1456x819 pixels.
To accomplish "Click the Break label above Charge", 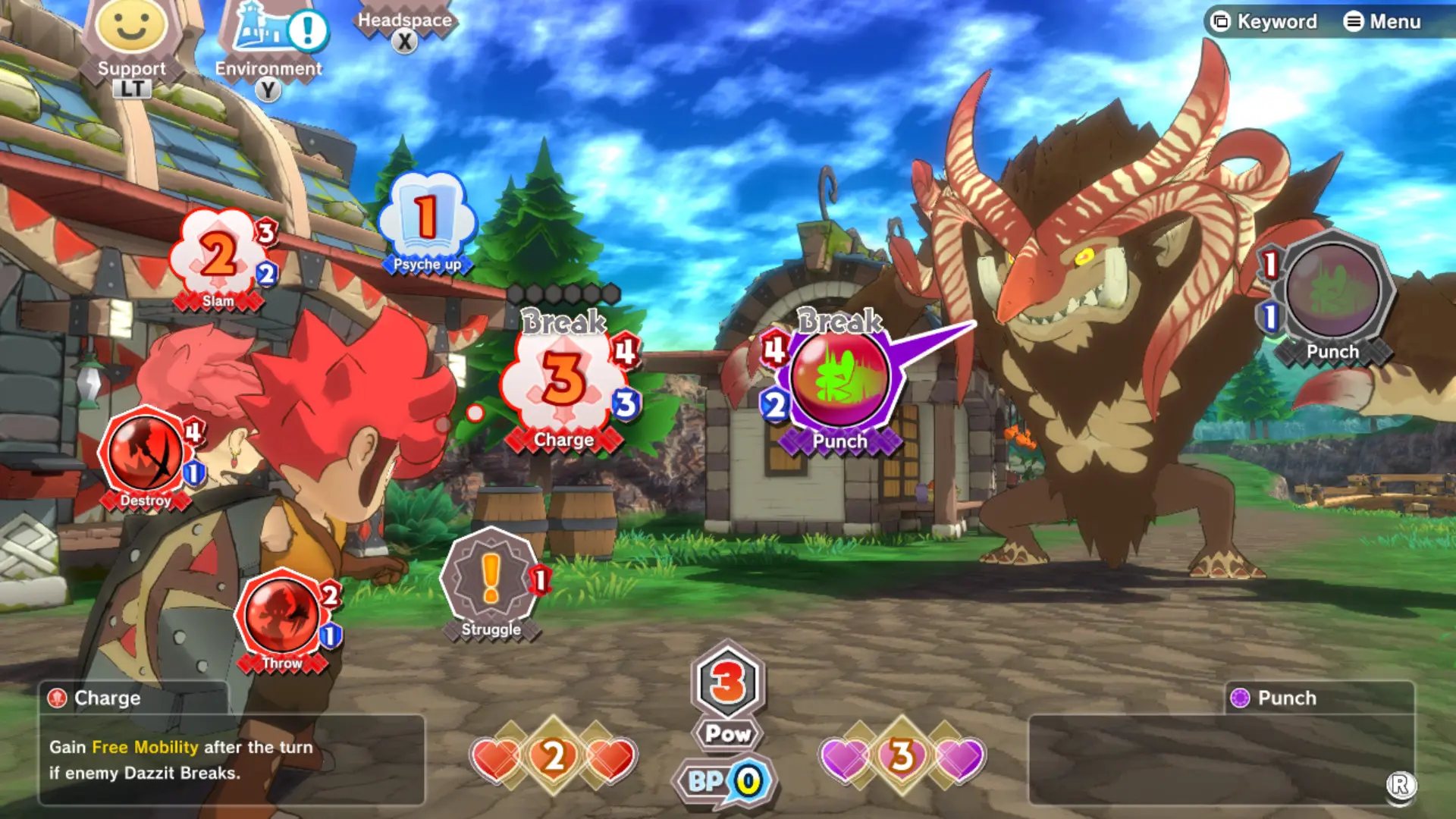I will pyautogui.click(x=561, y=322).
